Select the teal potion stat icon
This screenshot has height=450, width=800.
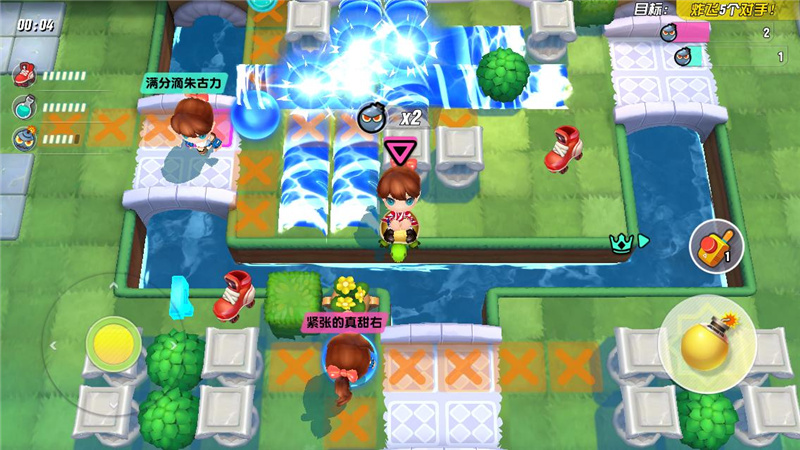pyautogui.click(x=24, y=106)
